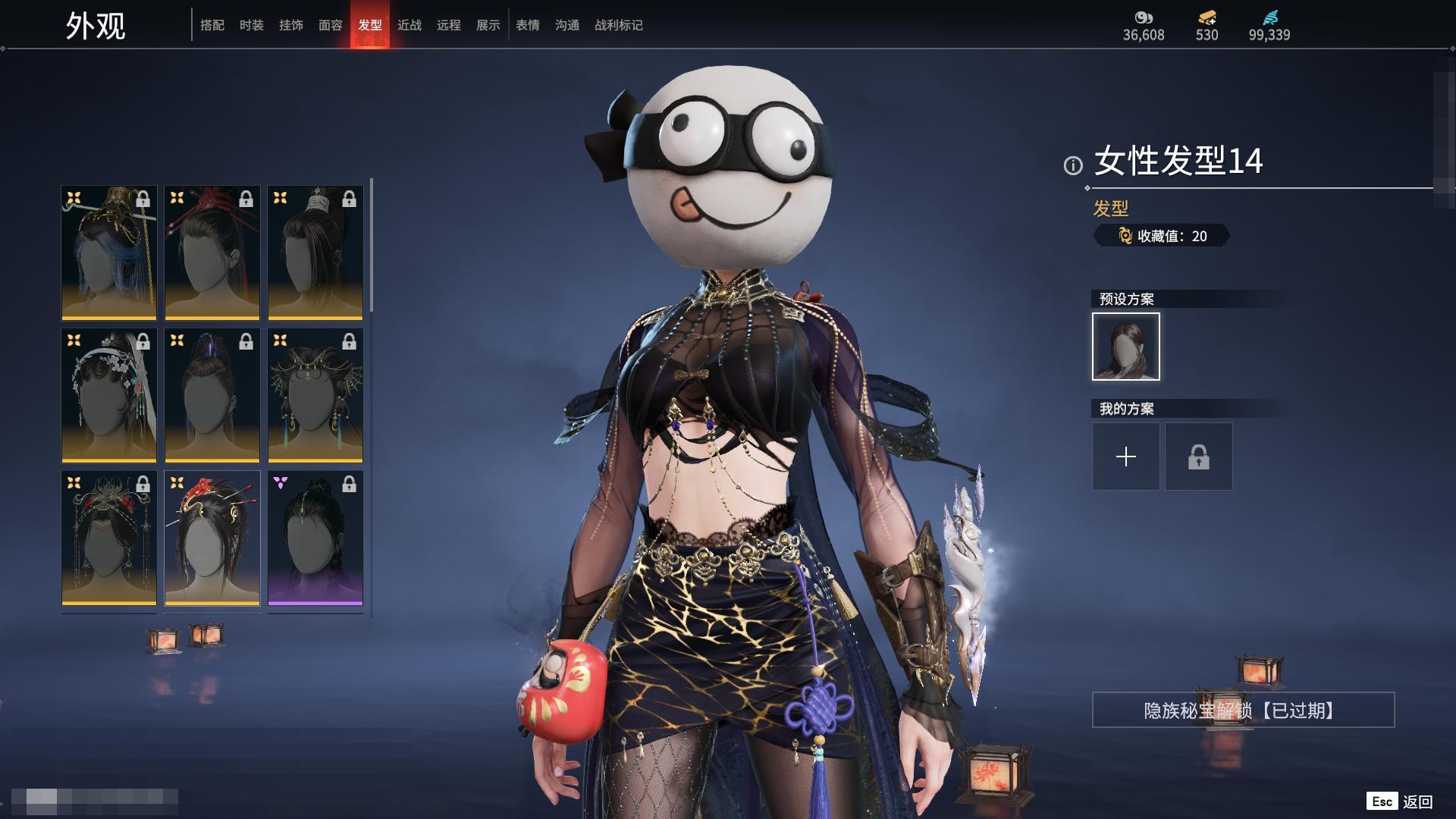1456x819 pixels.
Task: Open the info icon beside 女性发型14
Action: tap(1073, 165)
